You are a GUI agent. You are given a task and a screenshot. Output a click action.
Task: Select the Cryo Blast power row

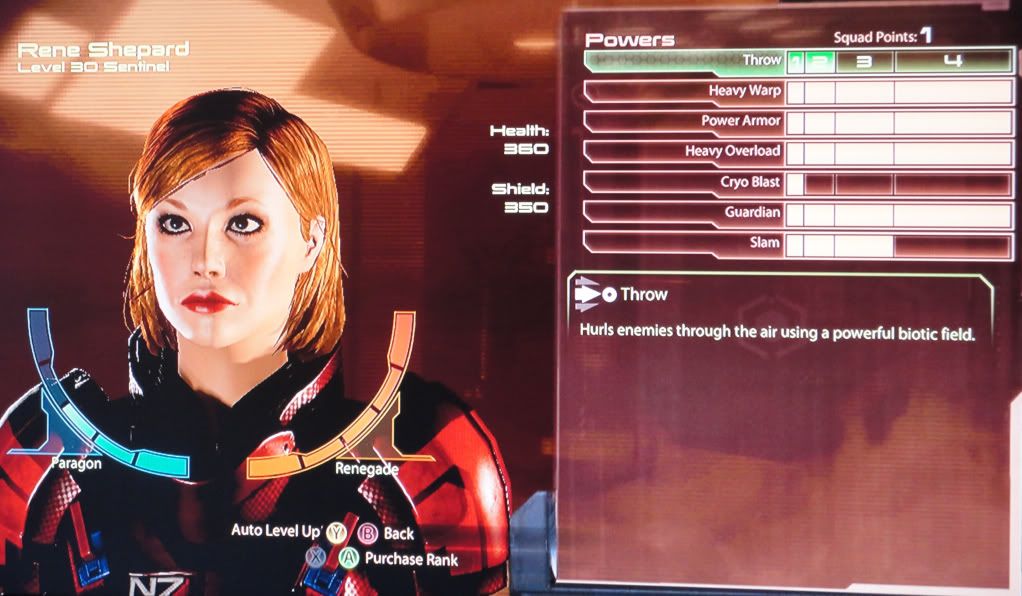pos(684,183)
